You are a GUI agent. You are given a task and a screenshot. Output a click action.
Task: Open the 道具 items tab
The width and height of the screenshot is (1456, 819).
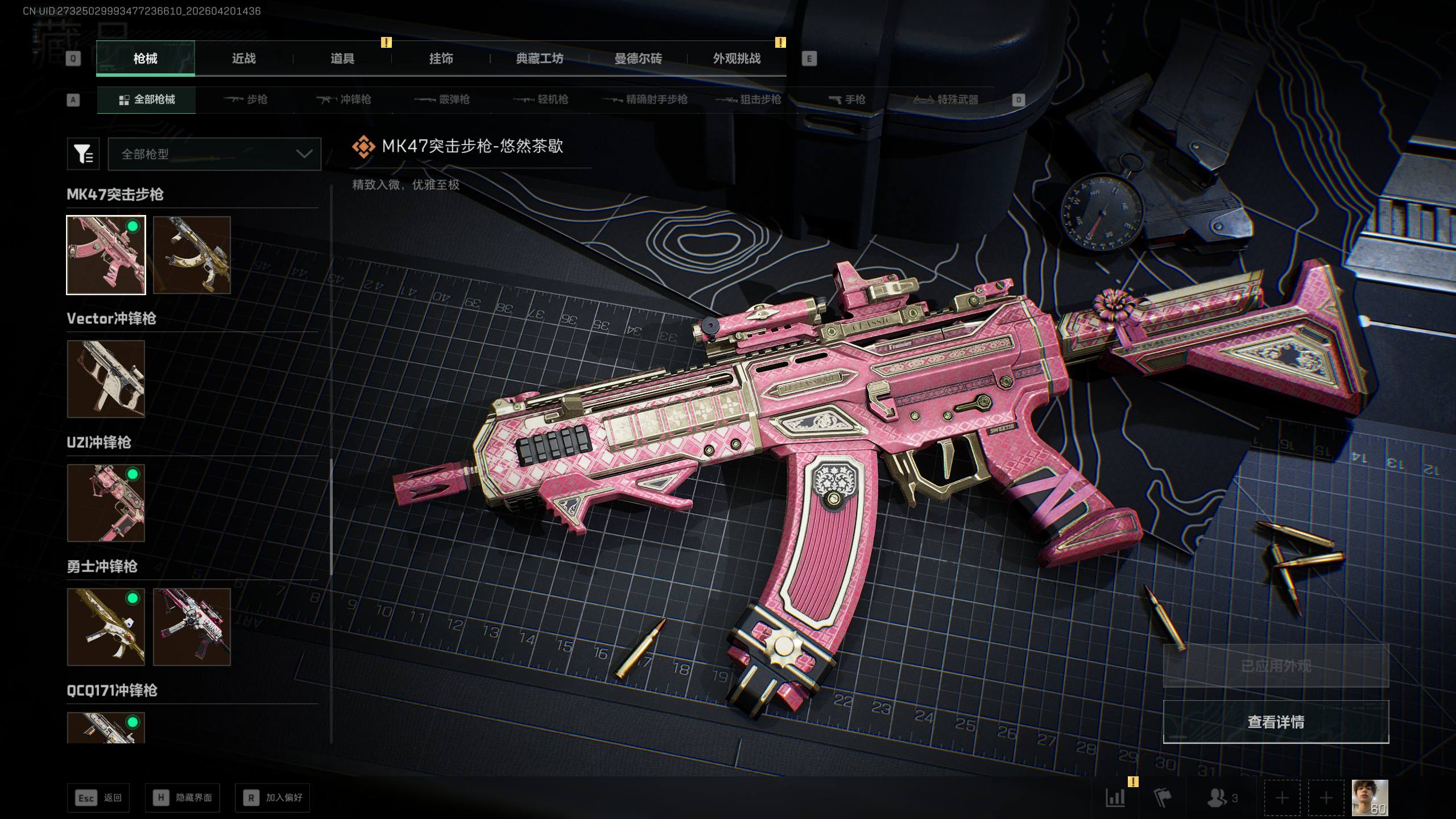pos(342,59)
